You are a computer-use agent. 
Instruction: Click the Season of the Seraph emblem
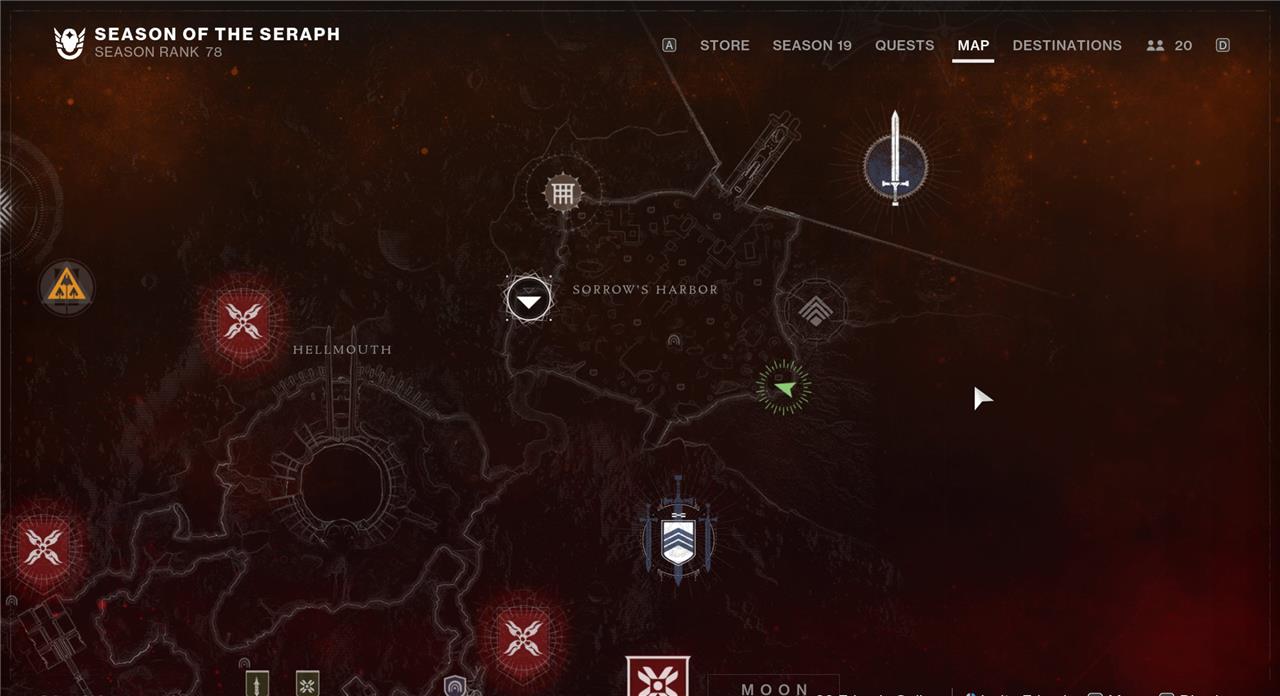(69, 43)
